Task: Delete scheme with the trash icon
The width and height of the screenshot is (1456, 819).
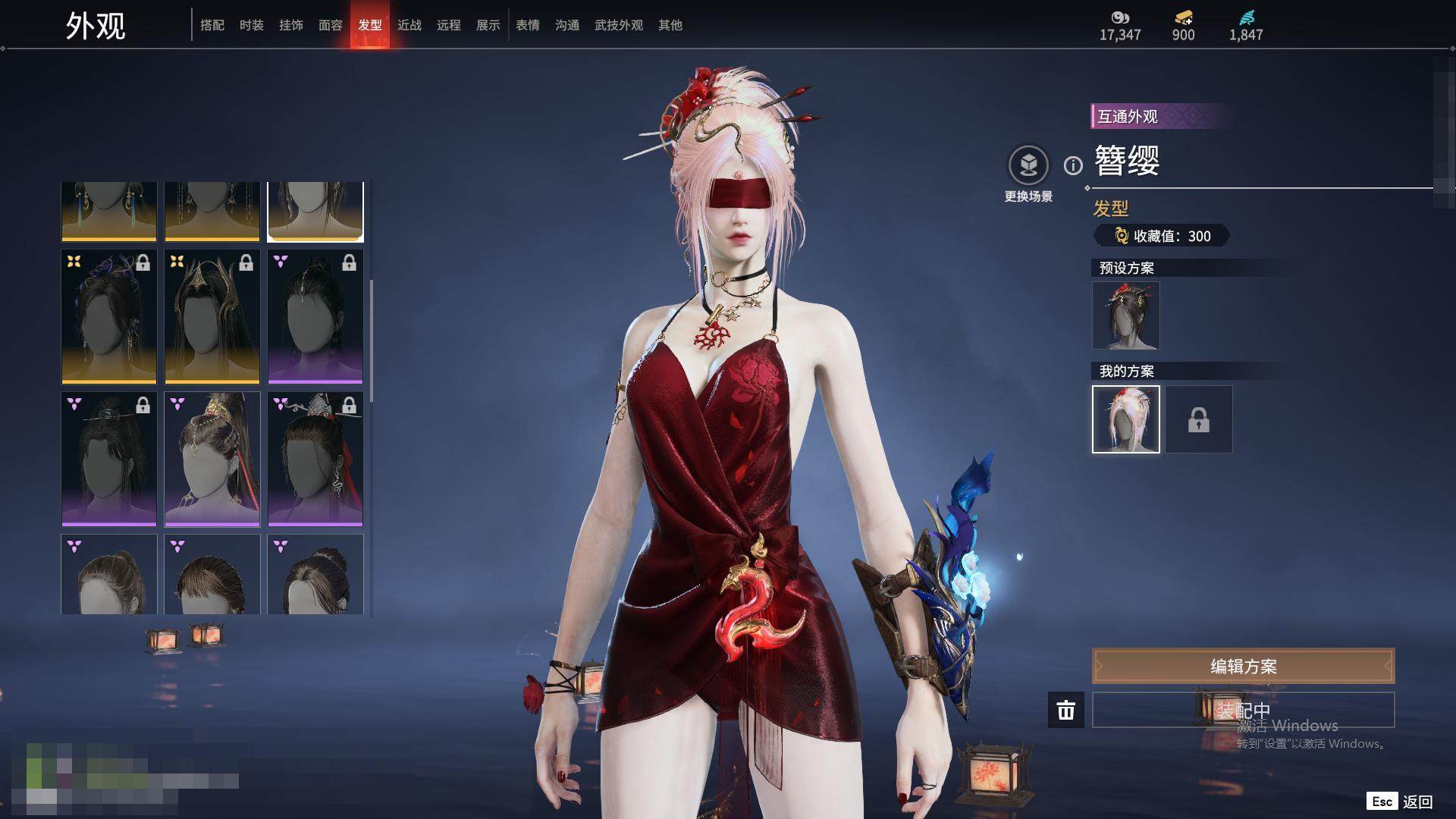Action: click(x=1066, y=710)
